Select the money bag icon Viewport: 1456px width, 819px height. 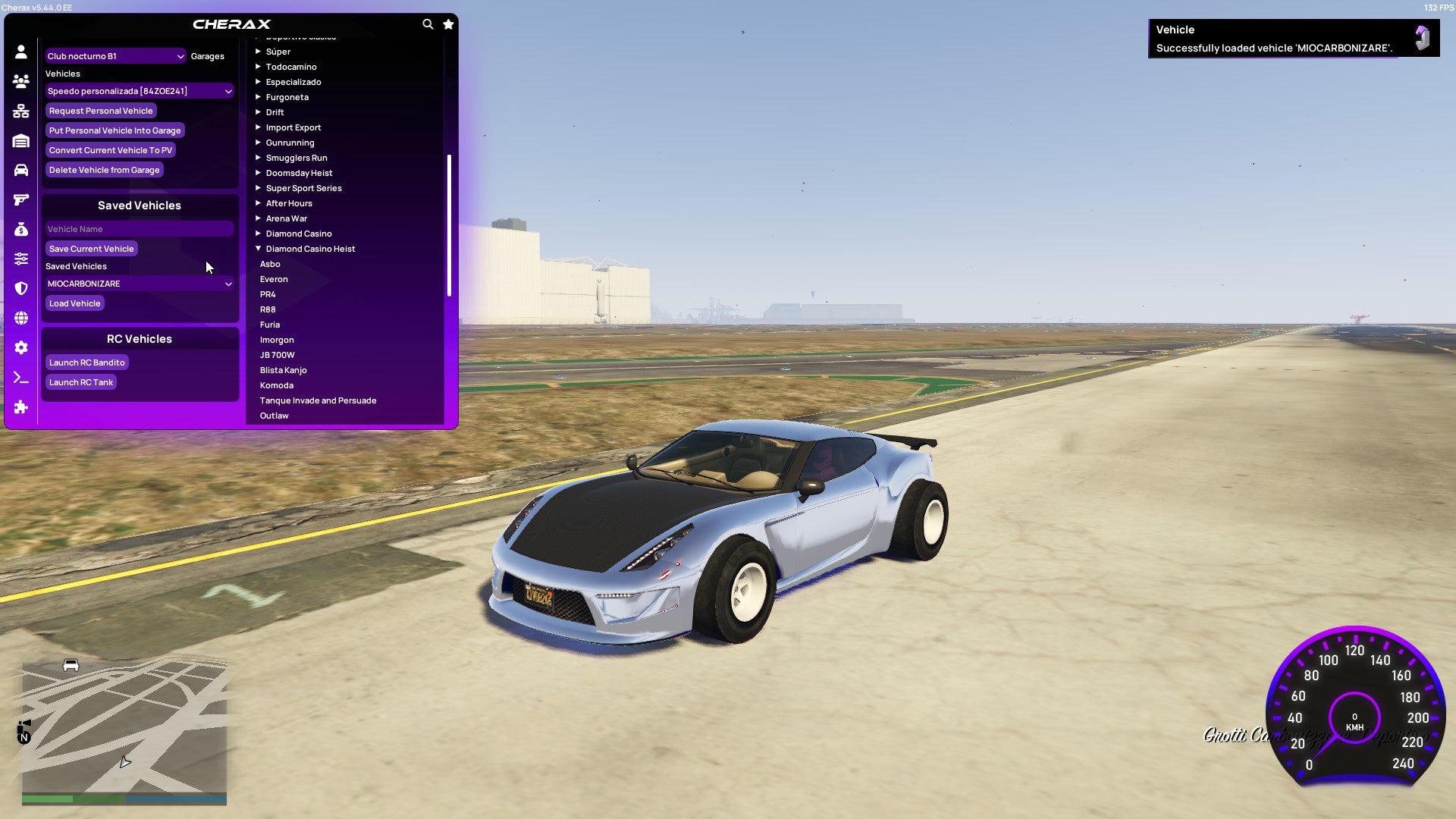coord(21,228)
